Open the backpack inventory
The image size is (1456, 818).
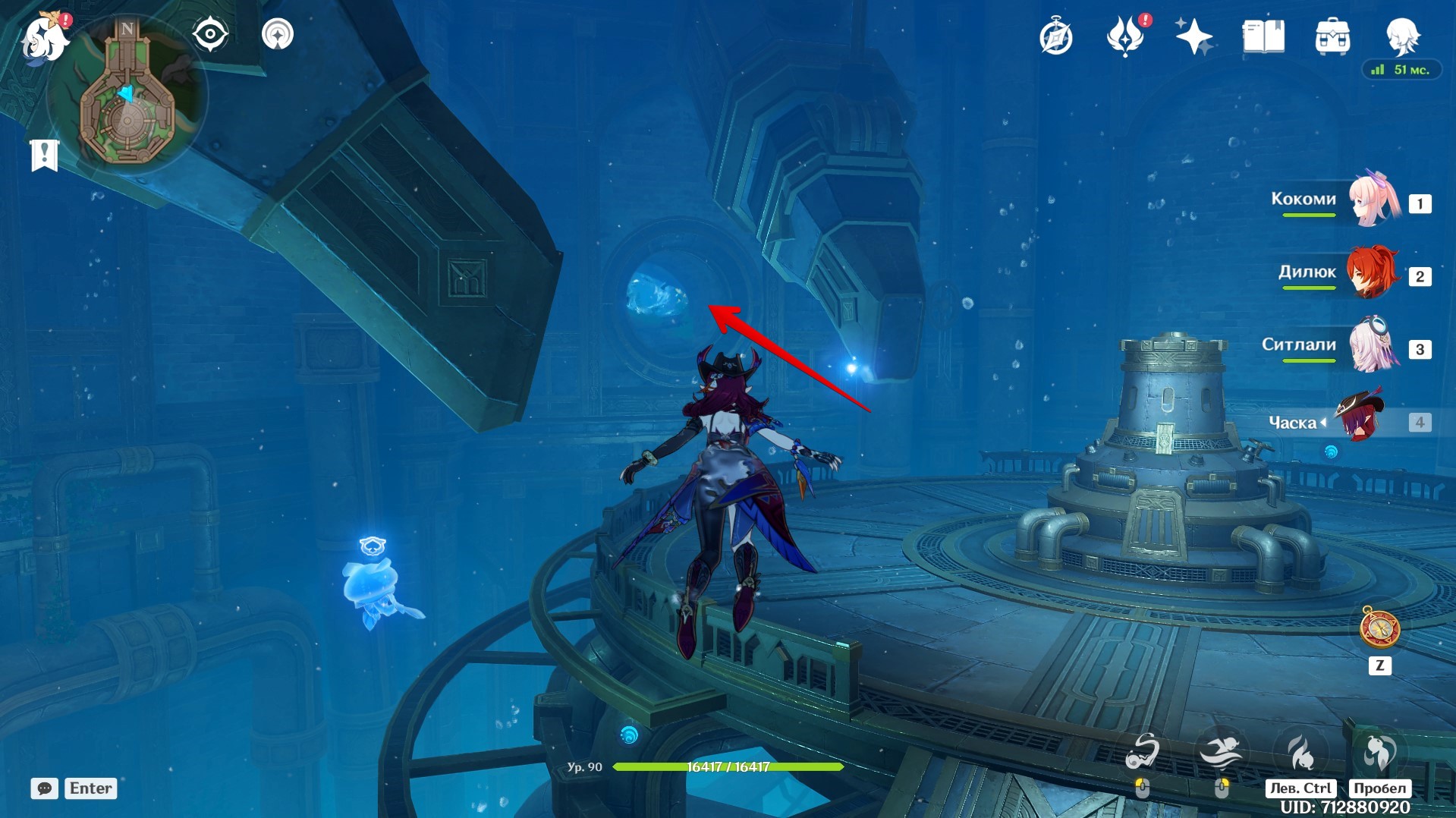pyautogui.click(x=1332, y=37)
